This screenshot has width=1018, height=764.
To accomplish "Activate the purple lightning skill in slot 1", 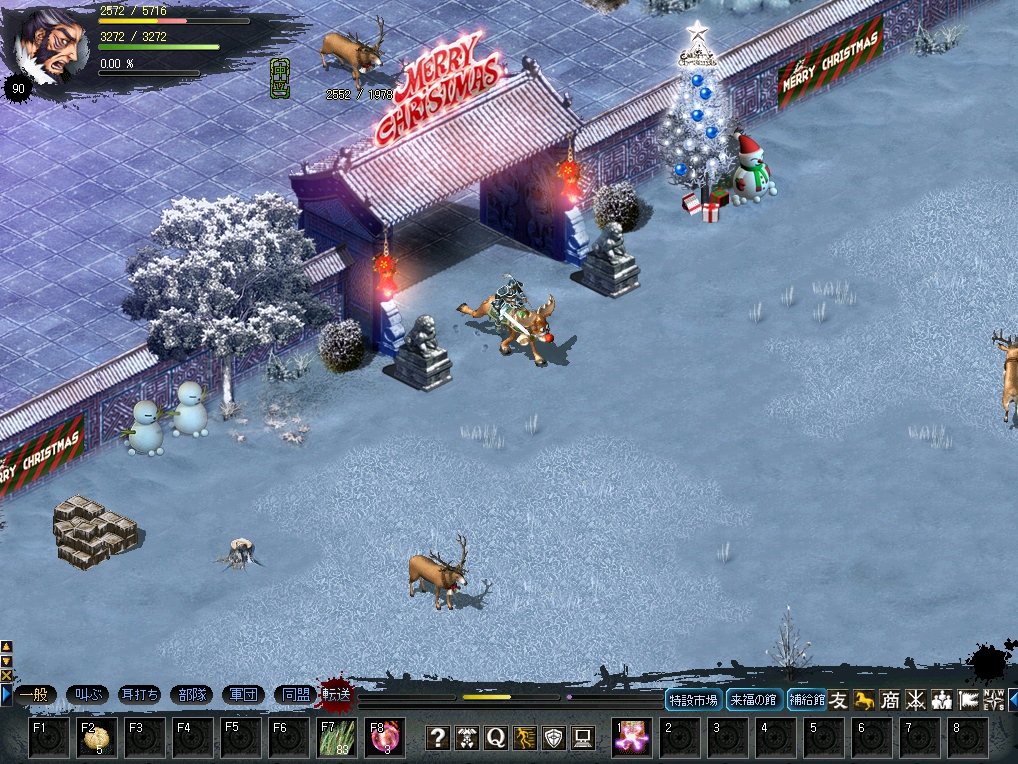I will (x=632, y=738).
